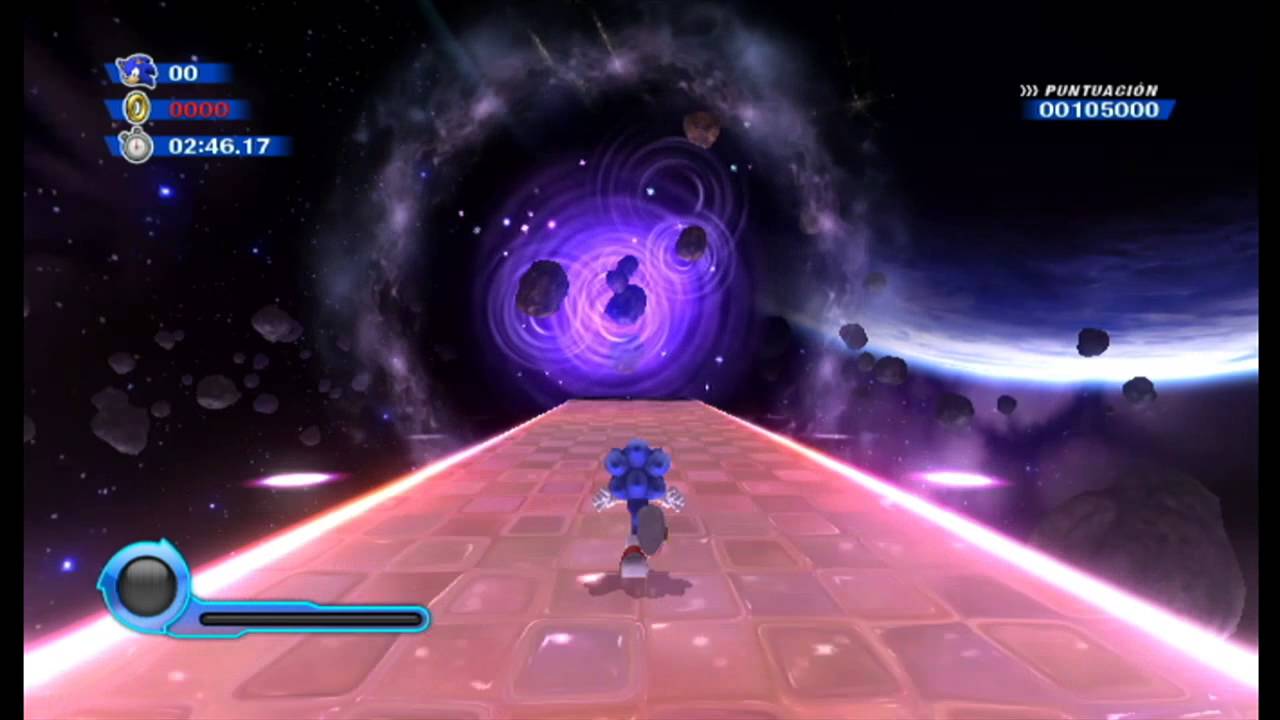
Task: Activate the empty Wisp power orb
Action: click(147, 587)
